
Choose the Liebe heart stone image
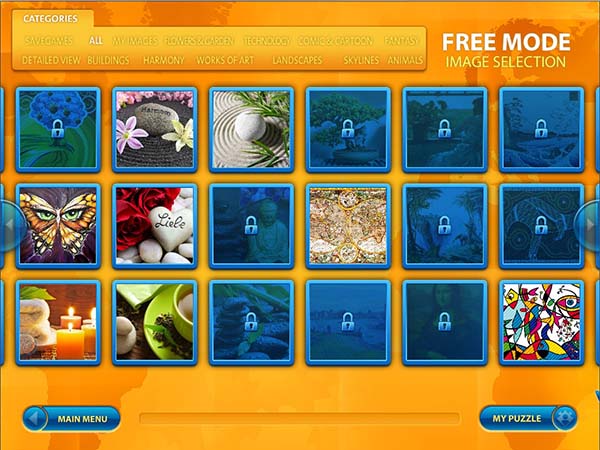point(154,226)
